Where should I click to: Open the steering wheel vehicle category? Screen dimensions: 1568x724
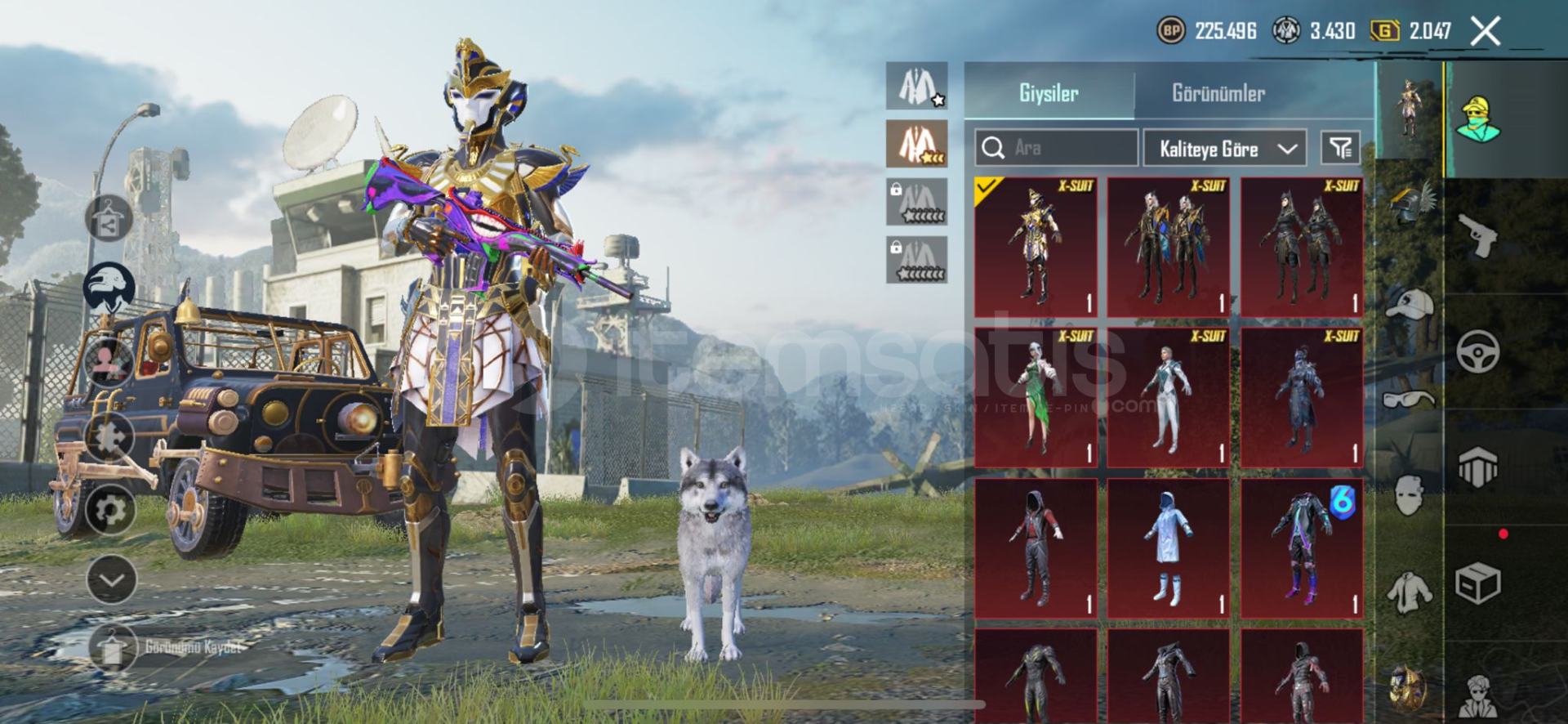pos(1477,352)
